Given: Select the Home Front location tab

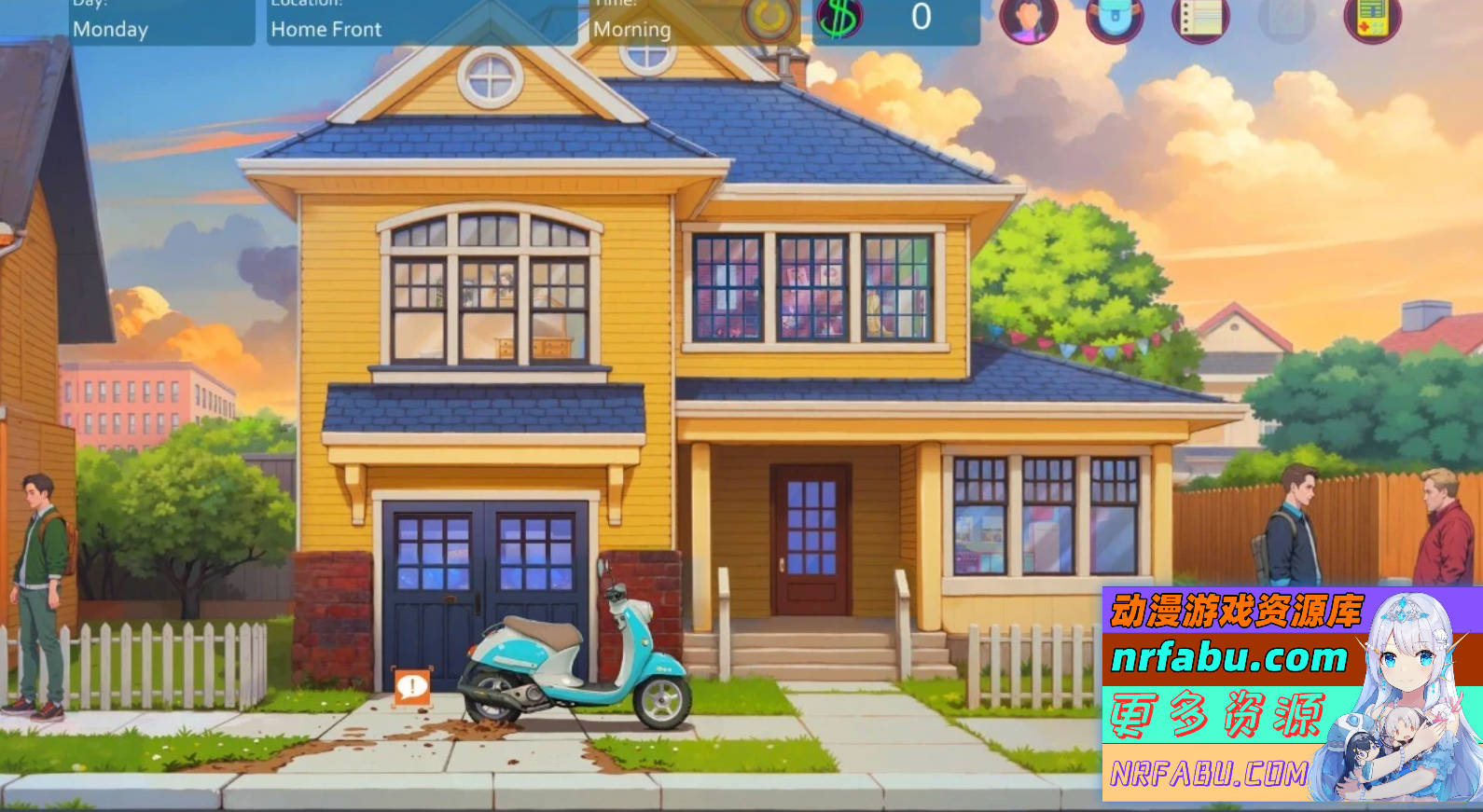Looking at the screenshot, I should pyautogui.click(x=326, y=29).
